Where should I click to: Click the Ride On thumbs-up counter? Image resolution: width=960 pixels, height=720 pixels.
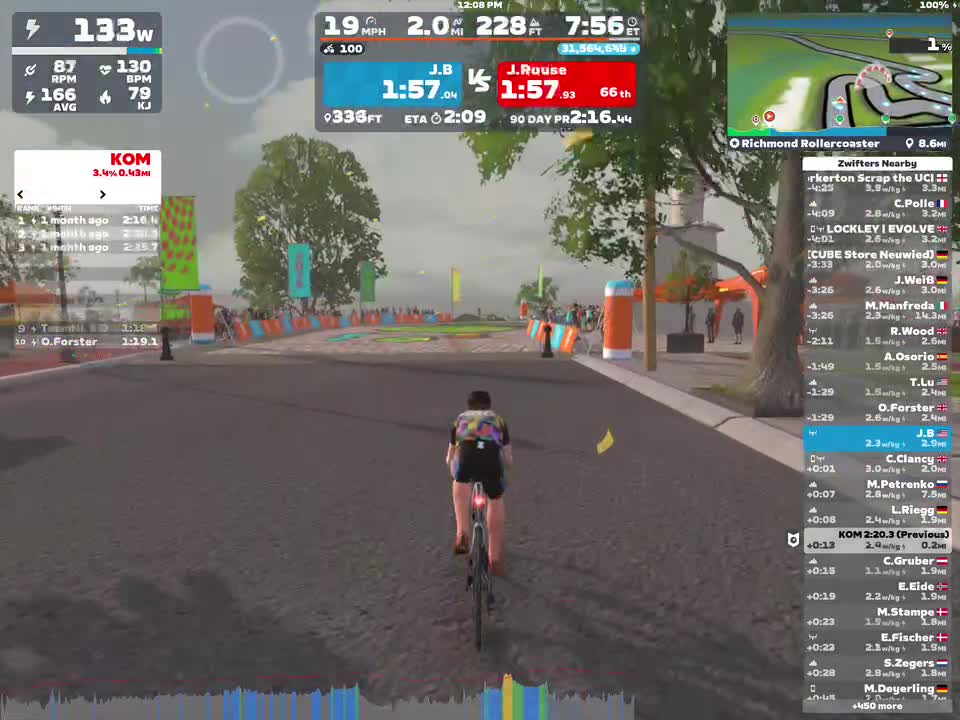[x=343, y=49]
